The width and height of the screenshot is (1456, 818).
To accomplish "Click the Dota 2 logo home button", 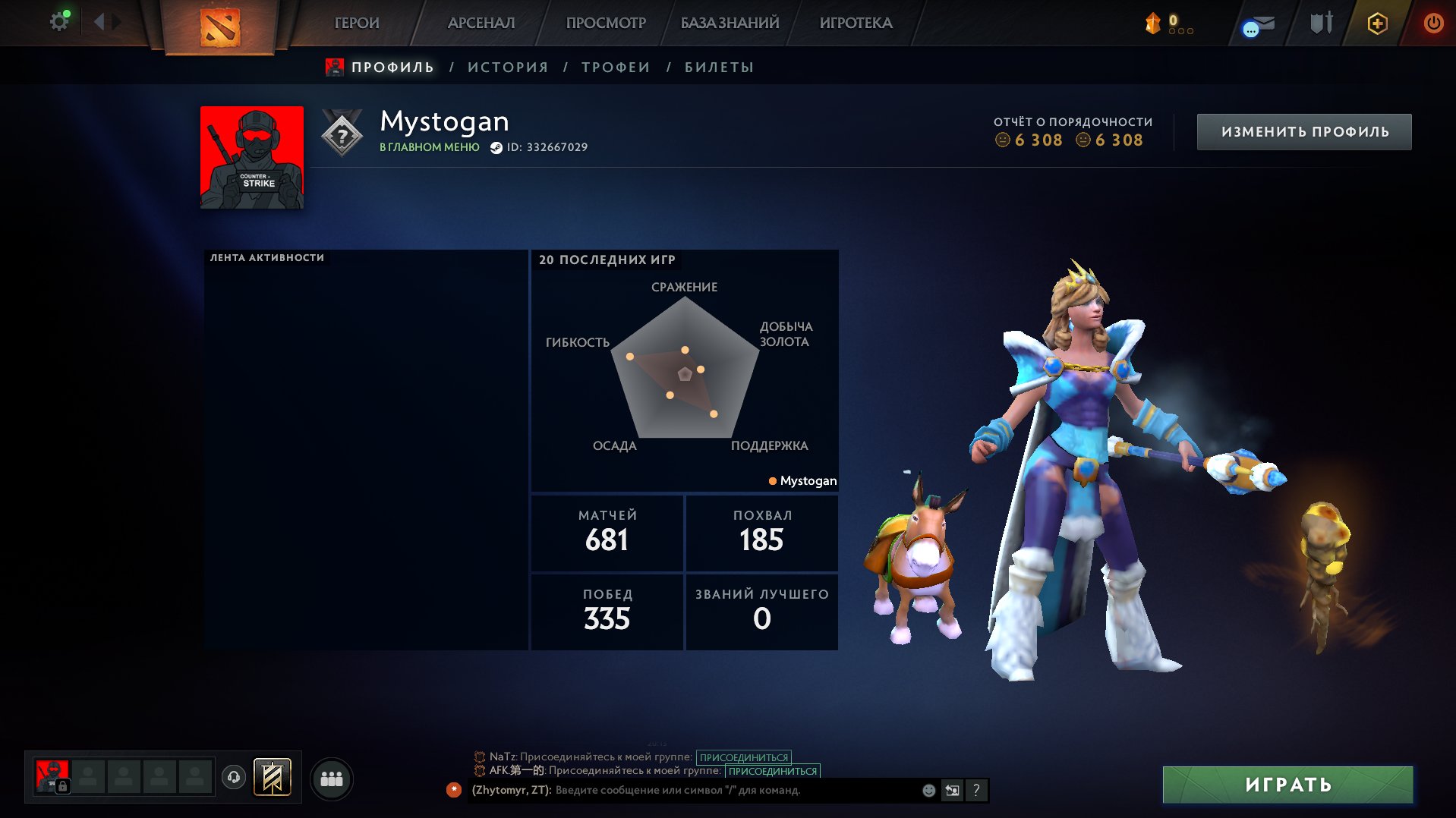I will [x=219, y=27].
